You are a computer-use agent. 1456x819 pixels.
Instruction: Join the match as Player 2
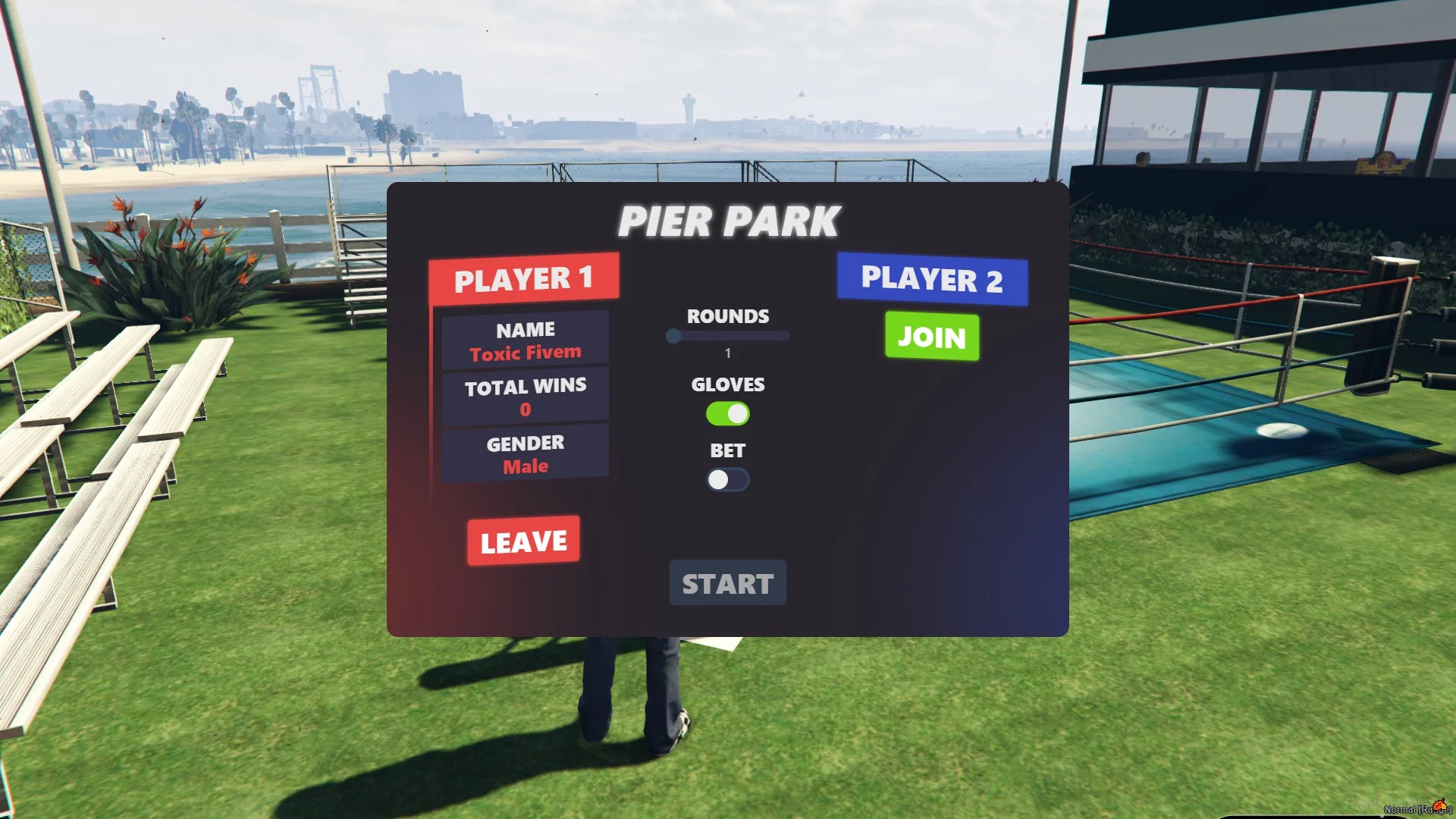coord(931,336)
